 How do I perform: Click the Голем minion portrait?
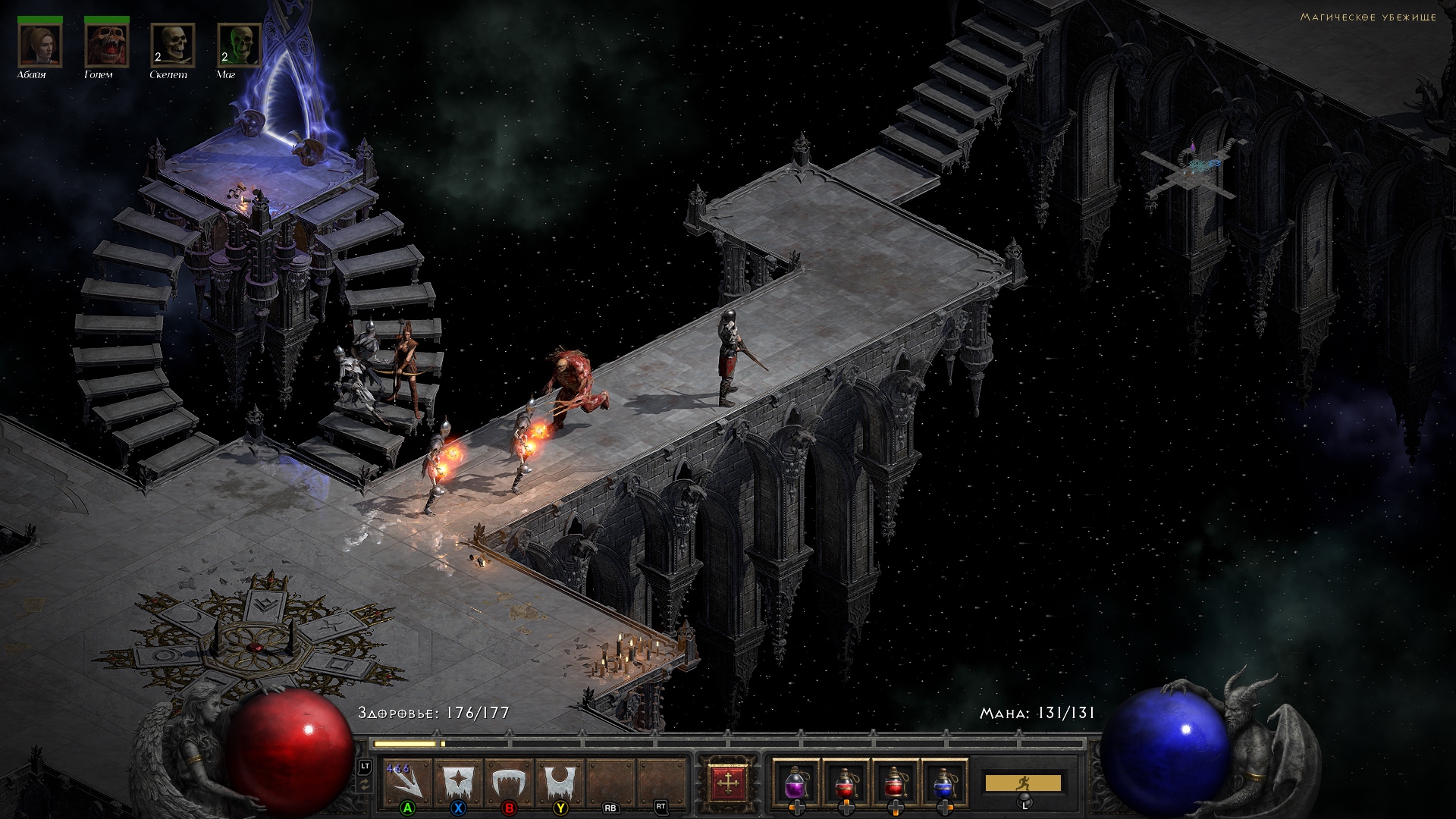(x=107, y=45)
